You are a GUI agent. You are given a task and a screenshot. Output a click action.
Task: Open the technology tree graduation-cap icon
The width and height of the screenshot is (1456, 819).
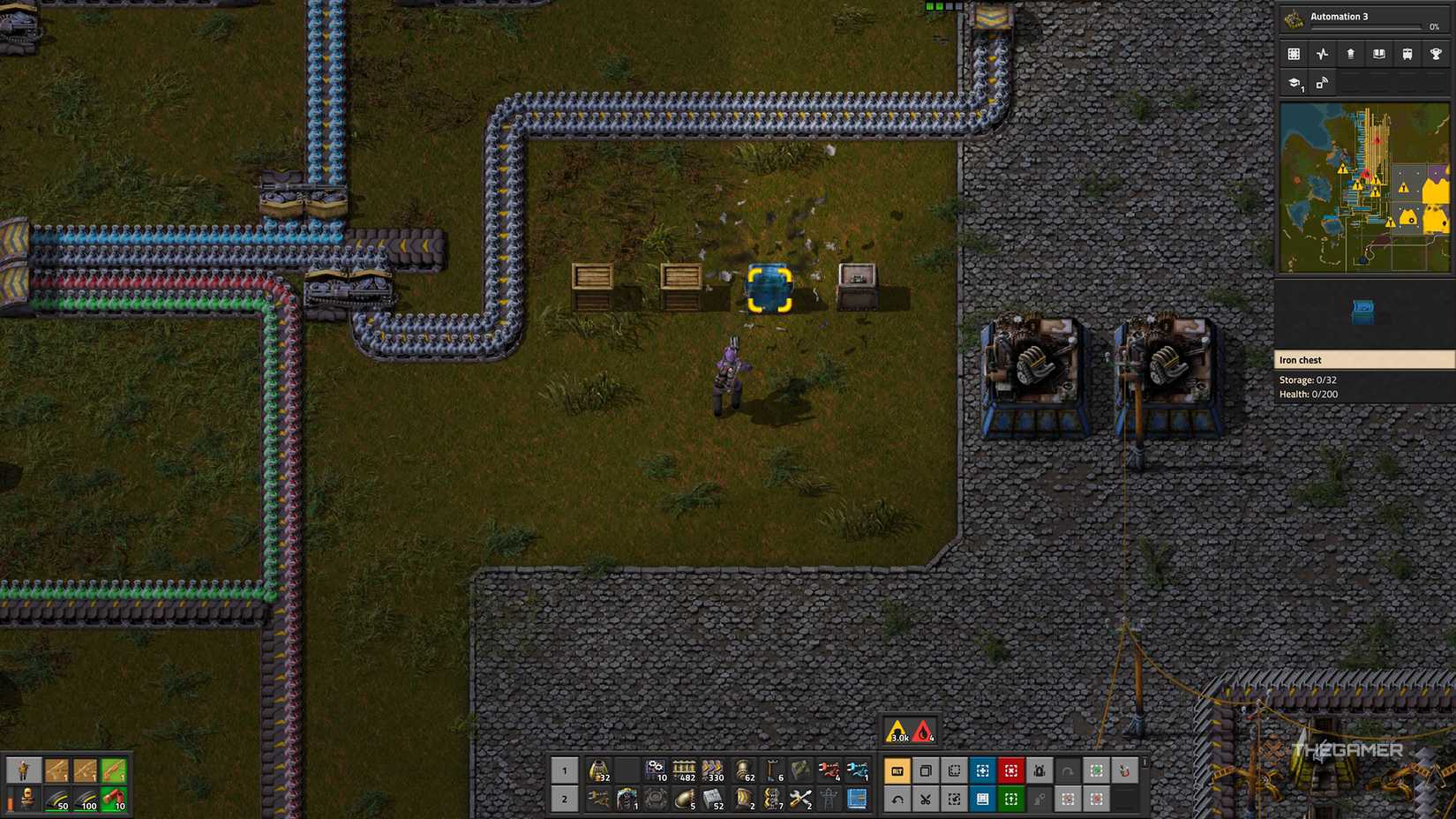click(1294, 84)
